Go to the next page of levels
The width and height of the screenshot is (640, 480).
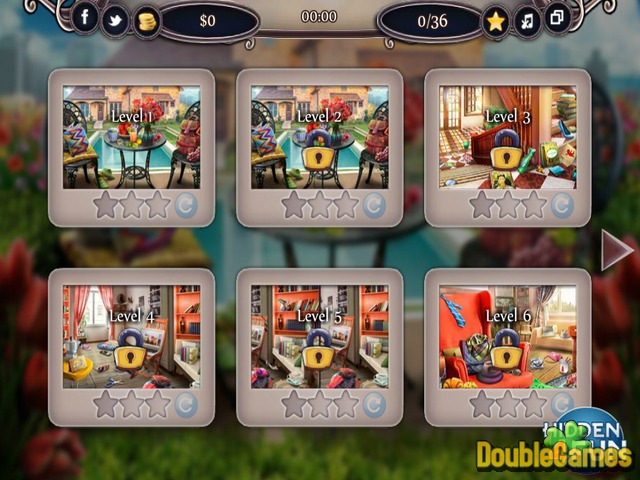[x=617, y=250]
